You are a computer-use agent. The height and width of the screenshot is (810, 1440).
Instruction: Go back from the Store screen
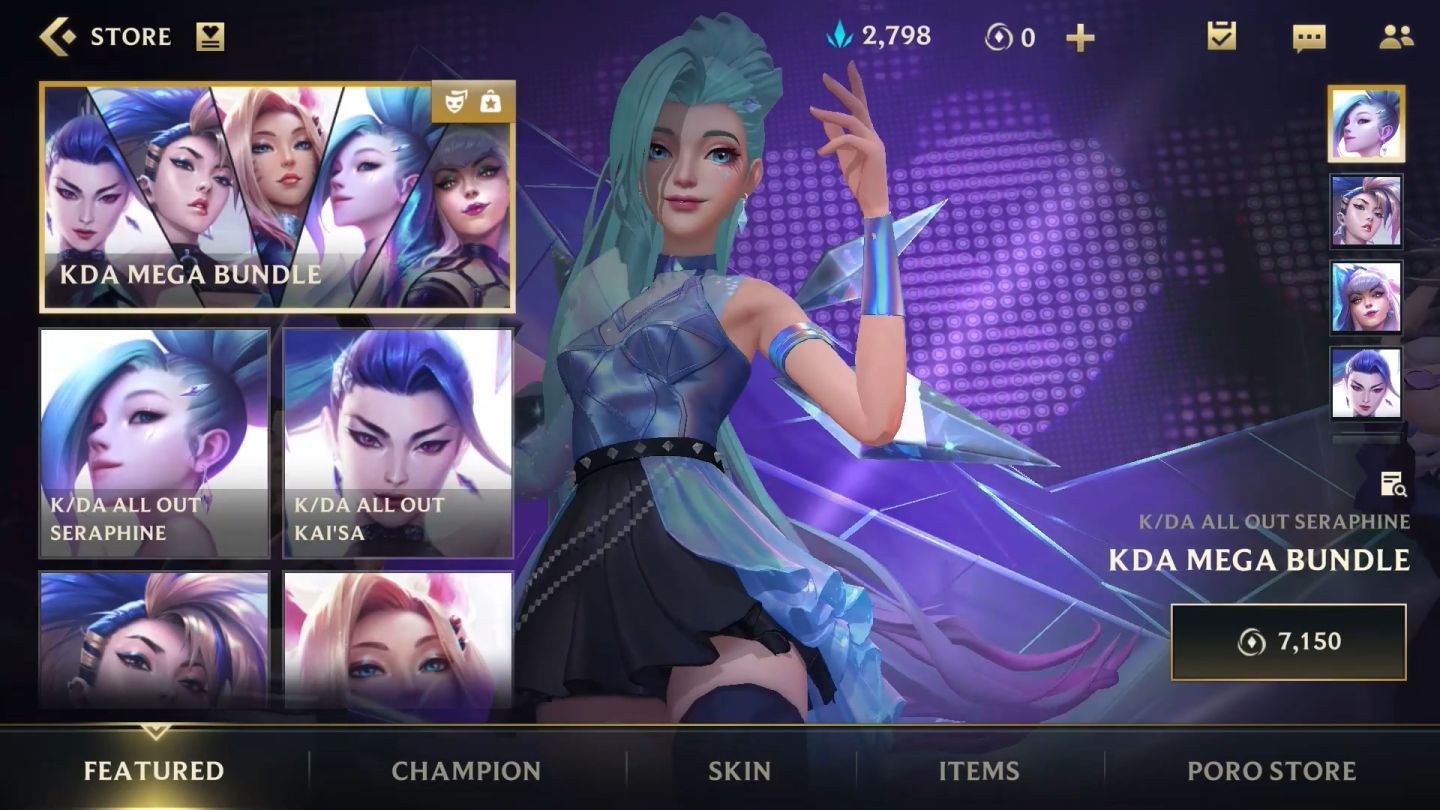(57, 37)
